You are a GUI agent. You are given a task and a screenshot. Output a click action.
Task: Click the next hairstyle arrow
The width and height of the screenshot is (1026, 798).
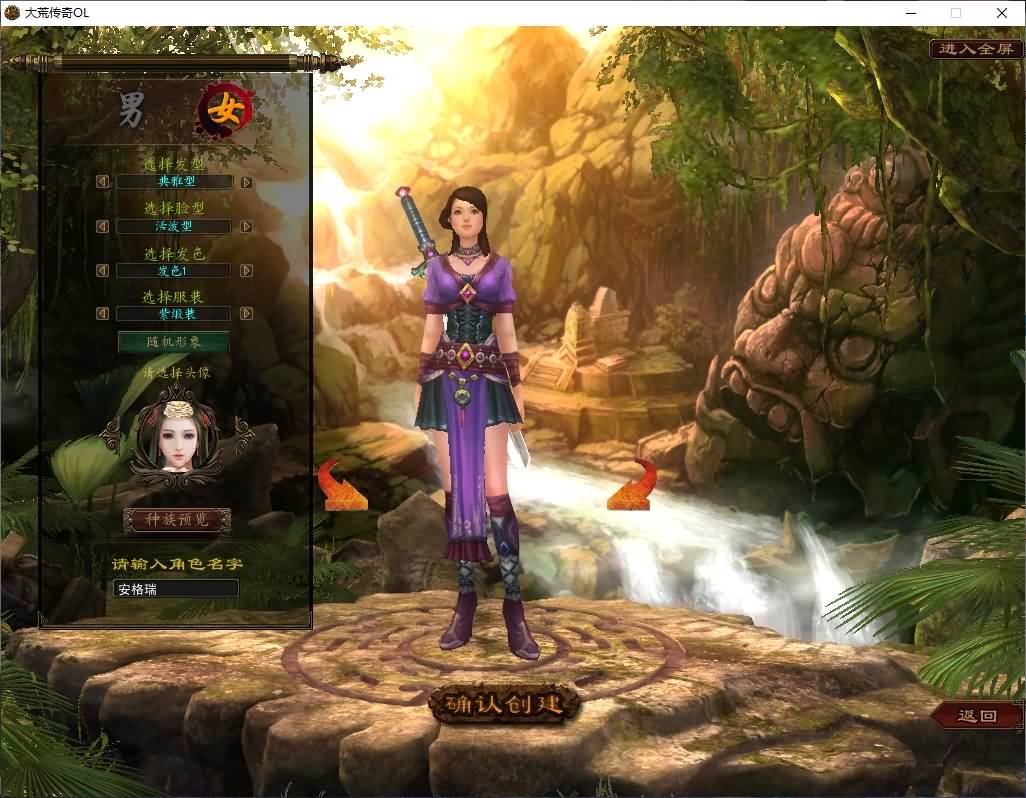[x=246, y=182]
